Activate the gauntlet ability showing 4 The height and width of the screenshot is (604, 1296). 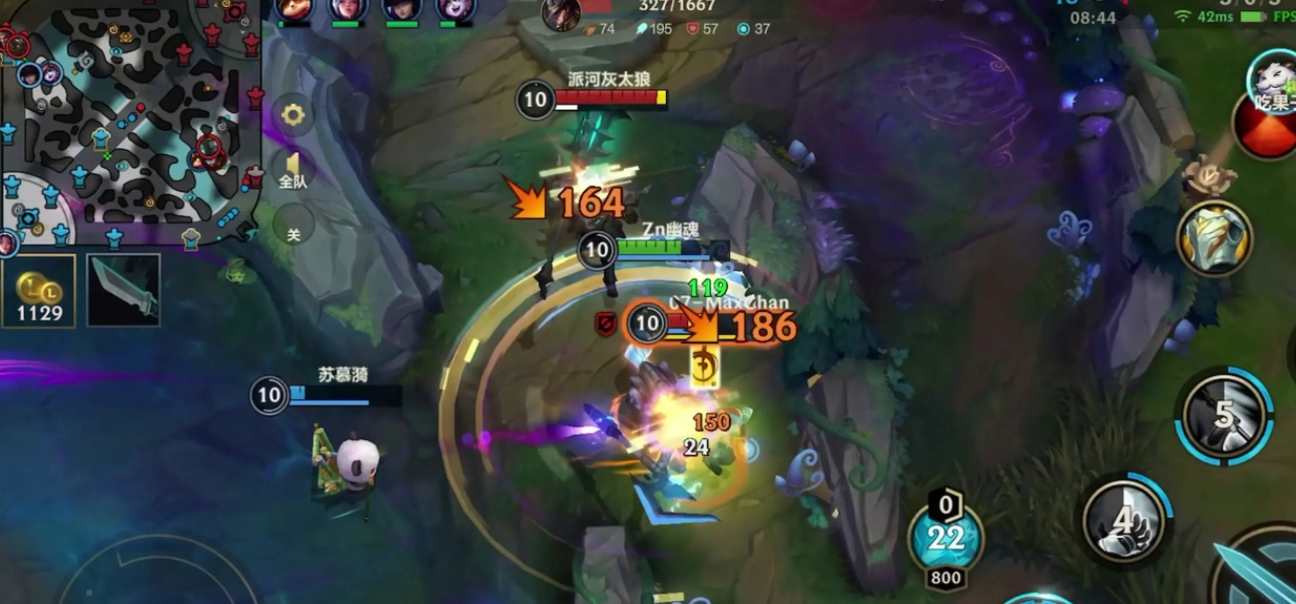1126,520
